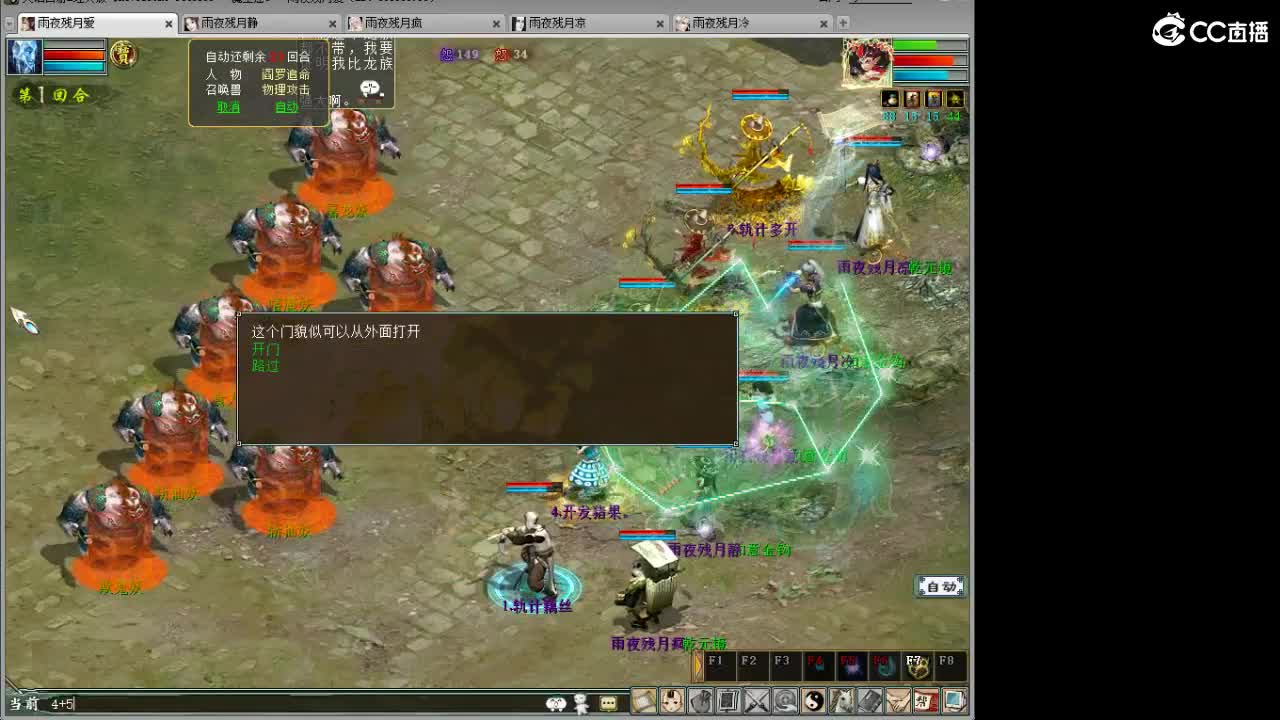Click the first buff icon showing 88
This screenshot has width=1280, height=720.
pyautogui.click(x=890, y=98)
